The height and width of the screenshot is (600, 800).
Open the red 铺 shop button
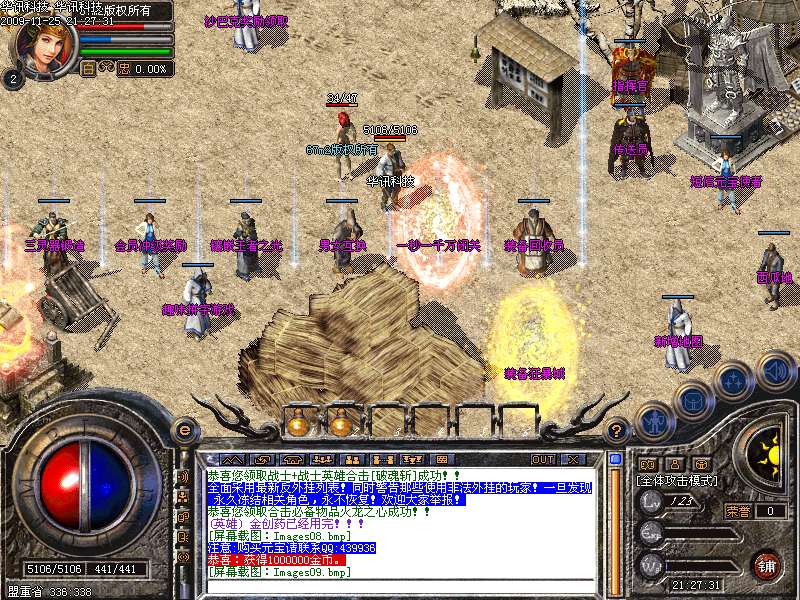click(x=767, y=565)
